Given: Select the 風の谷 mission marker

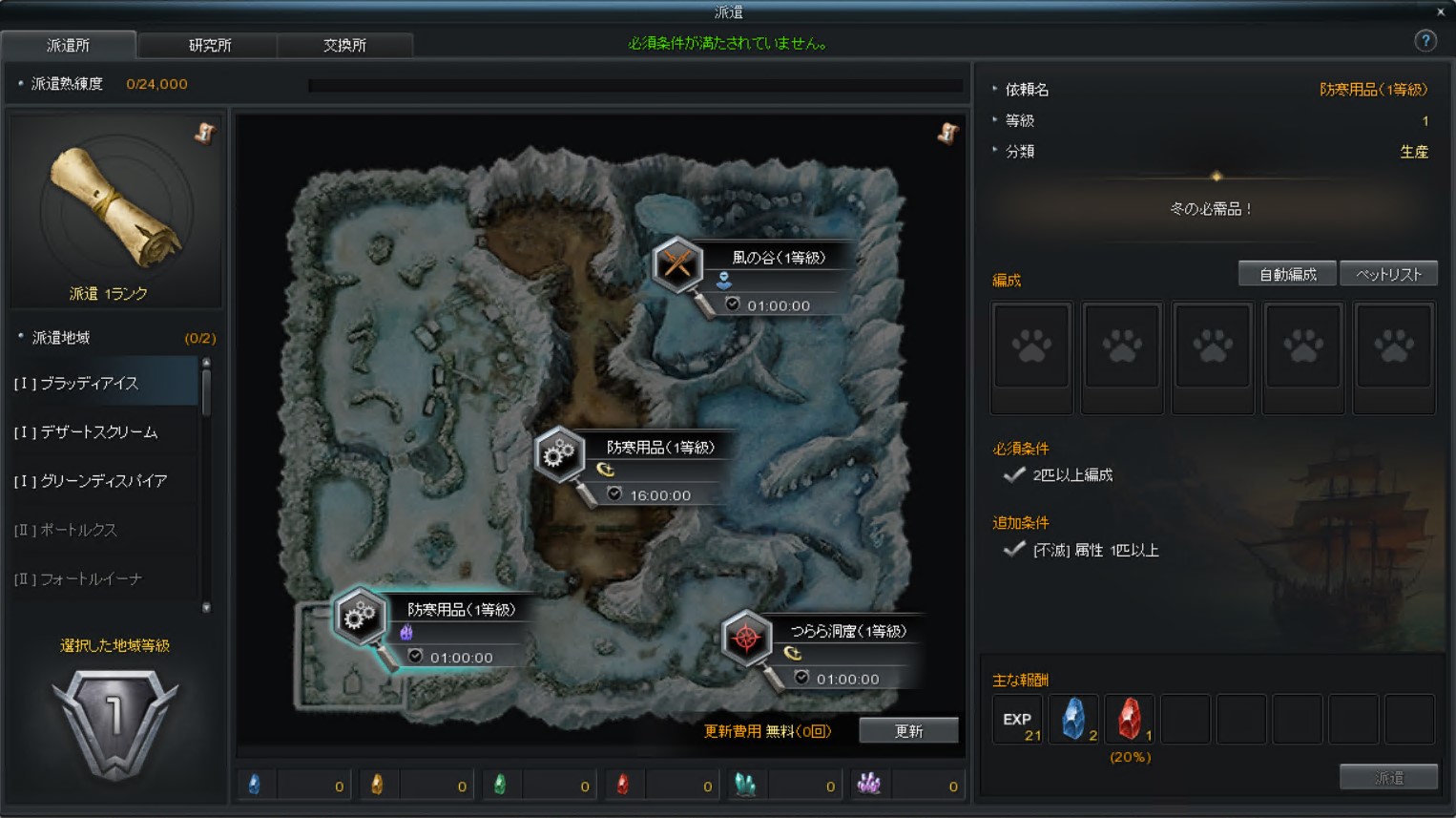Looking at the screenshot, I should click(678, 263).
